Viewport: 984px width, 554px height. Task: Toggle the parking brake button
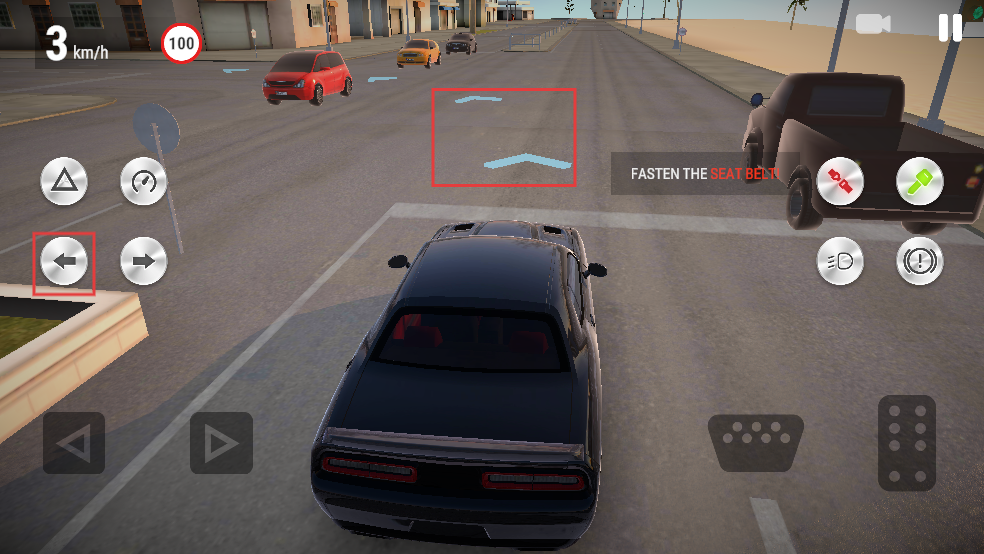919,262
